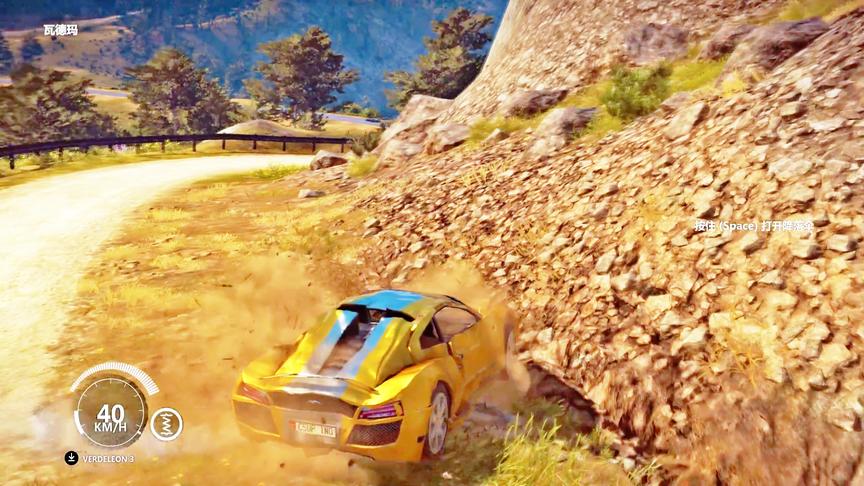Screen dimensions: 864x486
Task: Activate the spring jump ability icon
Action: pyautogui.click(x=166, y=424)
